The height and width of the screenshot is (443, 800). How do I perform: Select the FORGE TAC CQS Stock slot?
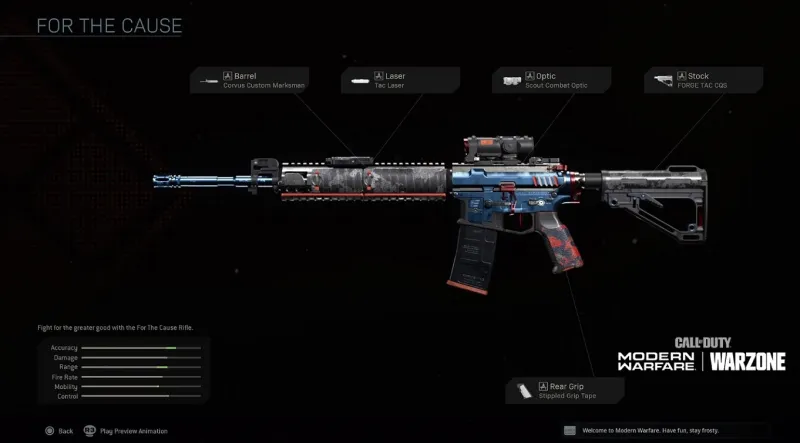[706, 80]
